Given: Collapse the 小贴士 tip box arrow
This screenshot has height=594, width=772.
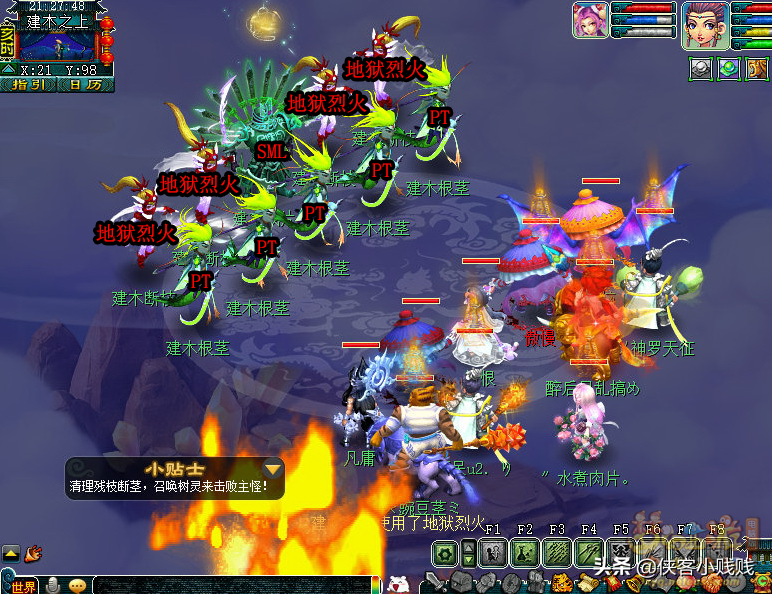Looking at the screenshot, I should tap(272, 468).
